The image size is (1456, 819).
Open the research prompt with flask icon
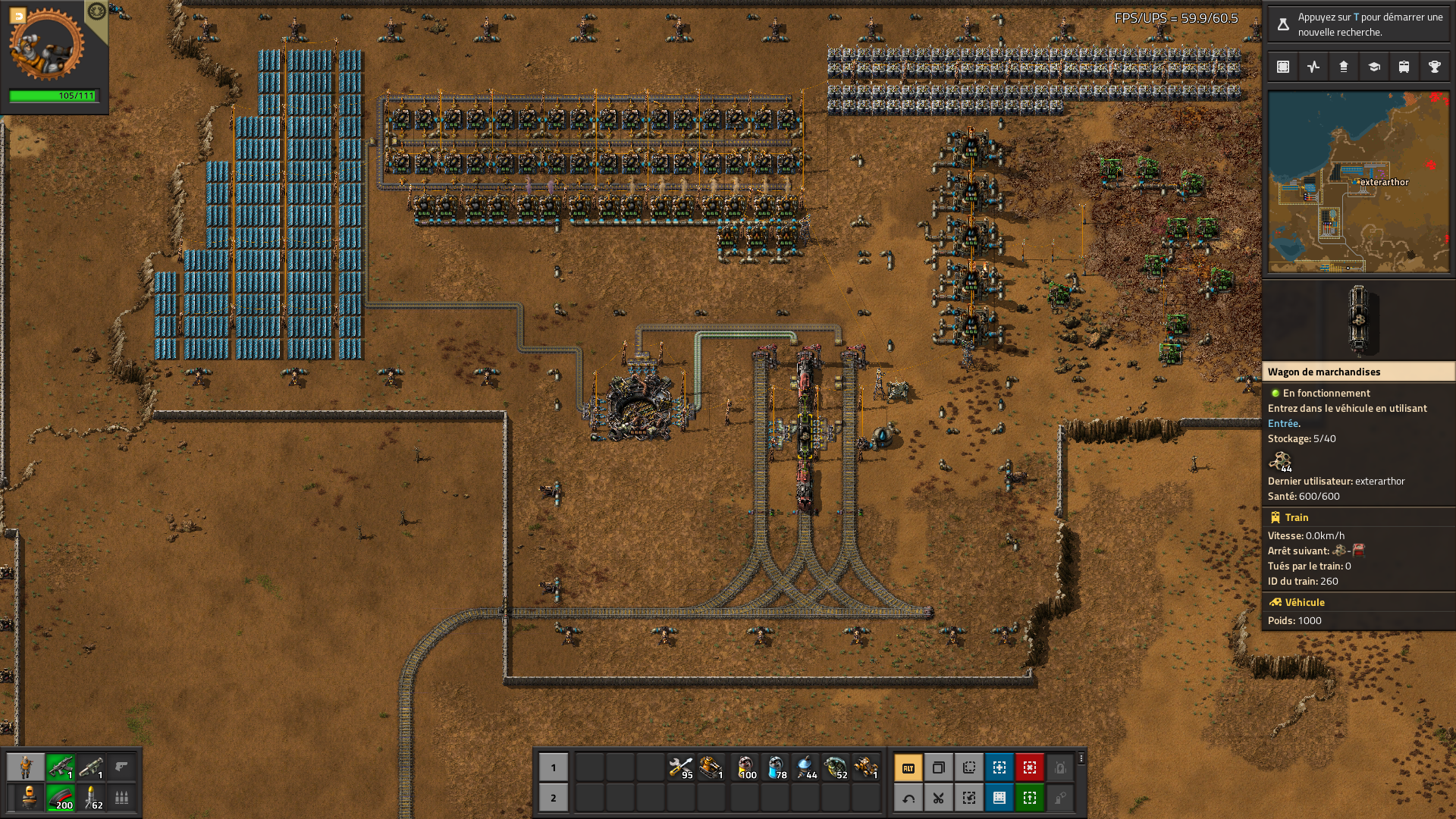[1283, 24]
